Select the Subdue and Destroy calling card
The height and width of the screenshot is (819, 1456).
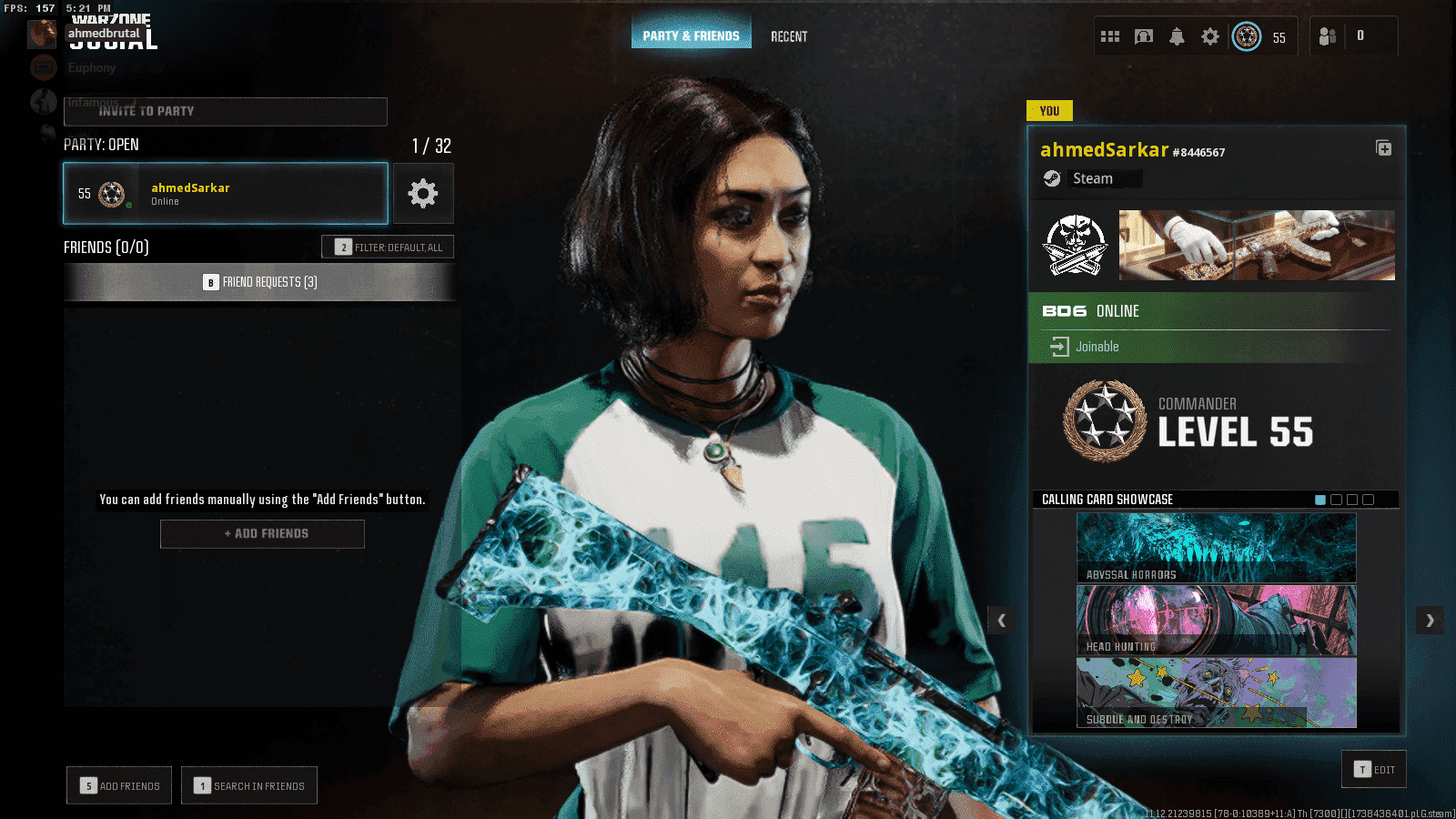[x=1216, y=693]
